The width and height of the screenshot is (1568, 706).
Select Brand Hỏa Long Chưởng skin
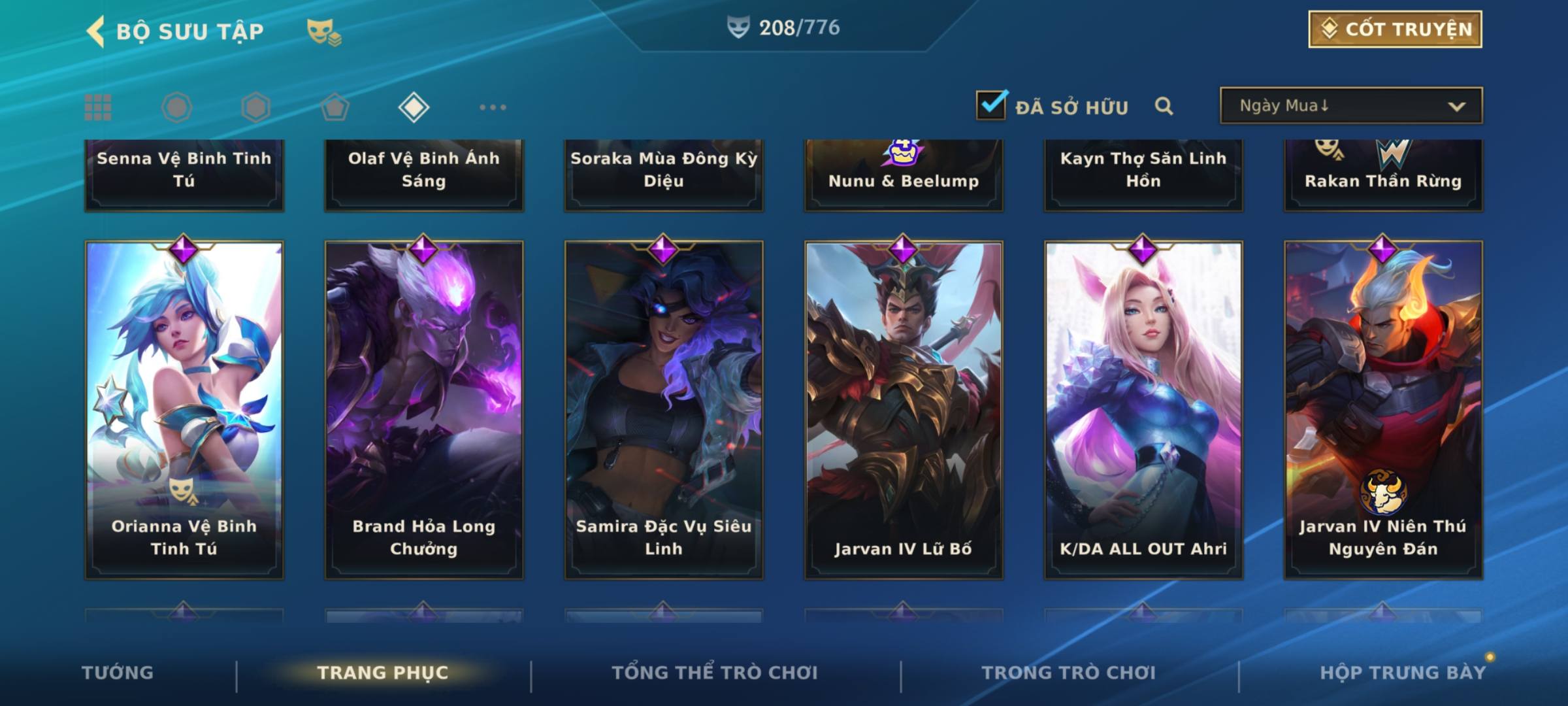click(x=424, y=410)
